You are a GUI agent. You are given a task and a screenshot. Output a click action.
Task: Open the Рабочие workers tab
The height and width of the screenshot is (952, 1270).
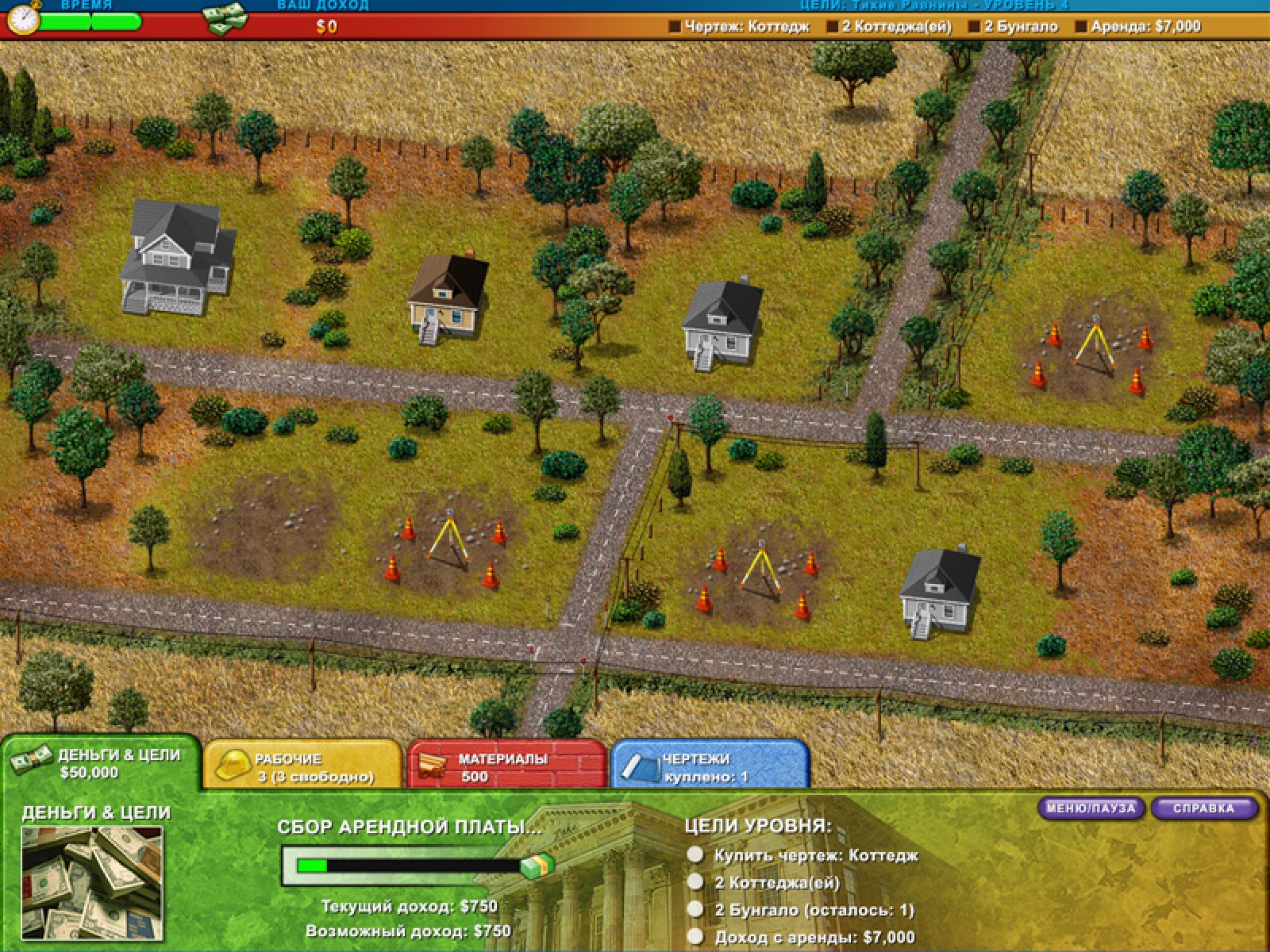(302, 766)
